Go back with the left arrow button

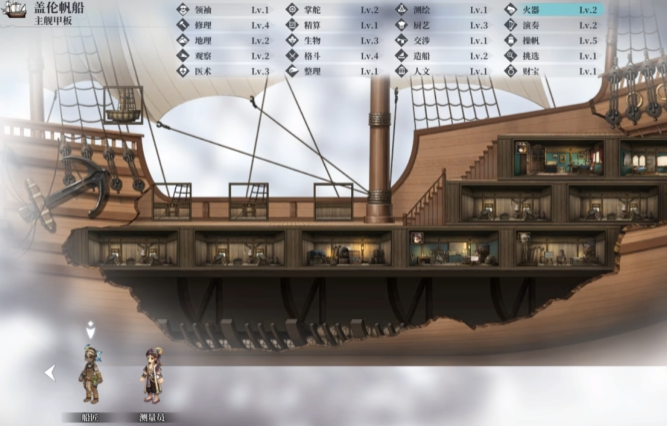point(49,373)
